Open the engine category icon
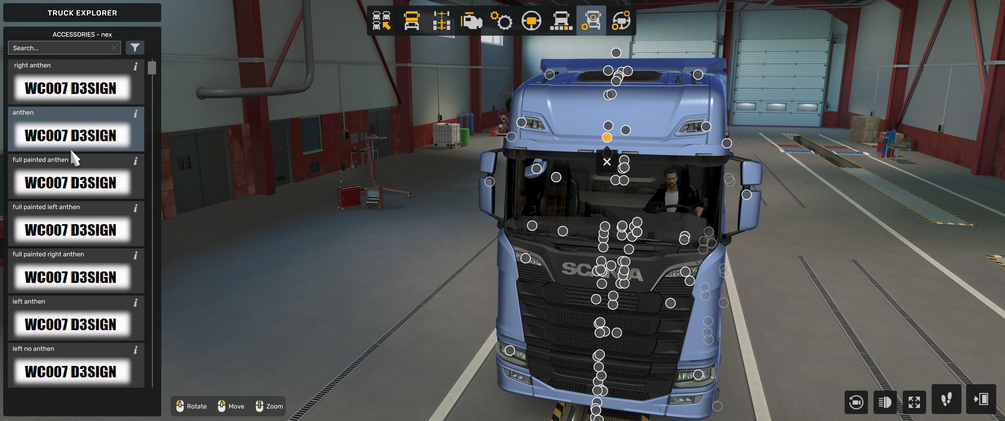 click(x=472, y=21)
